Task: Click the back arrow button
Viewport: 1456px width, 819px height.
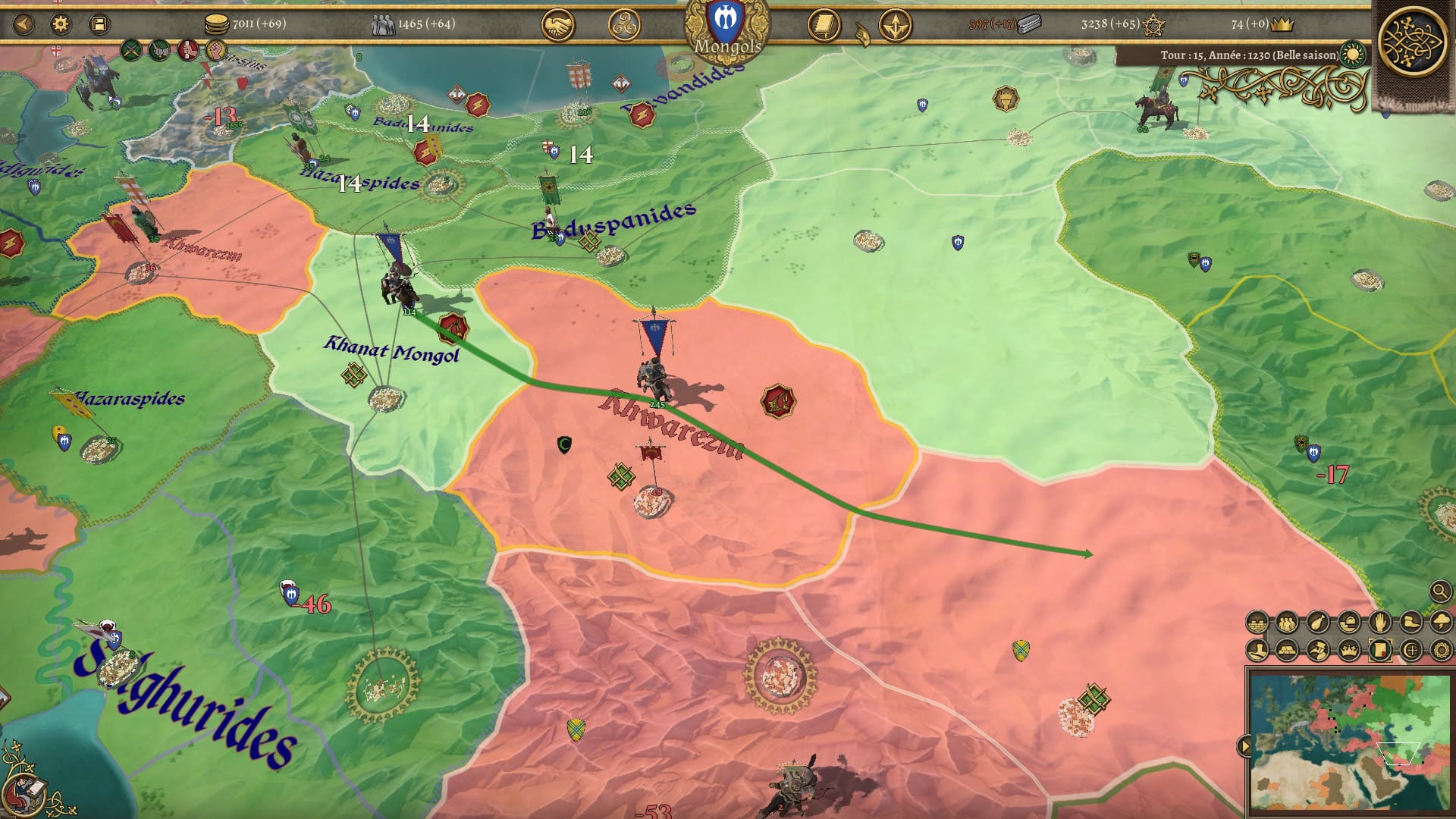Action: click(x=24, y=24)
